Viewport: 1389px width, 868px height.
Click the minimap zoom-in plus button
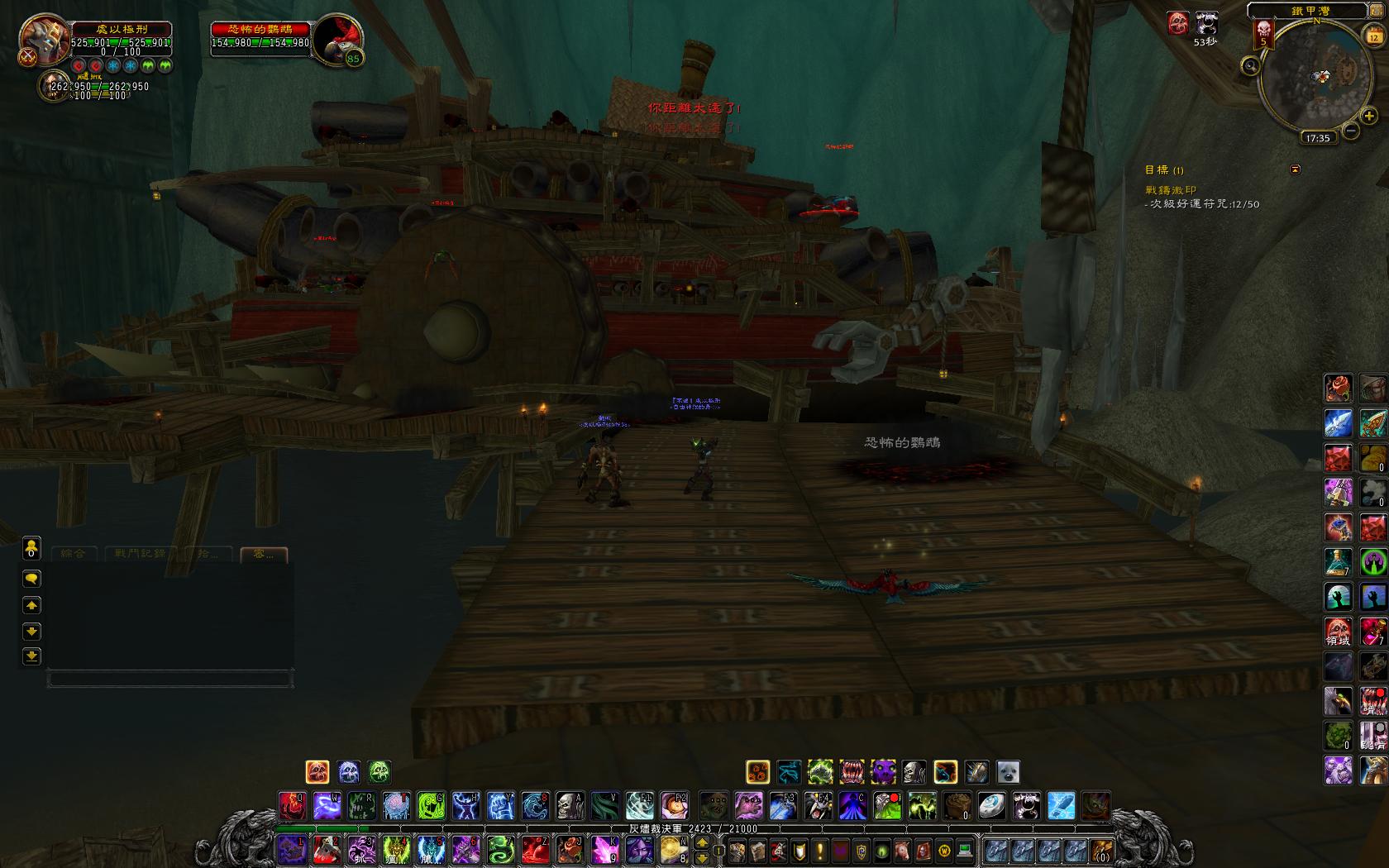point(1368,117)
